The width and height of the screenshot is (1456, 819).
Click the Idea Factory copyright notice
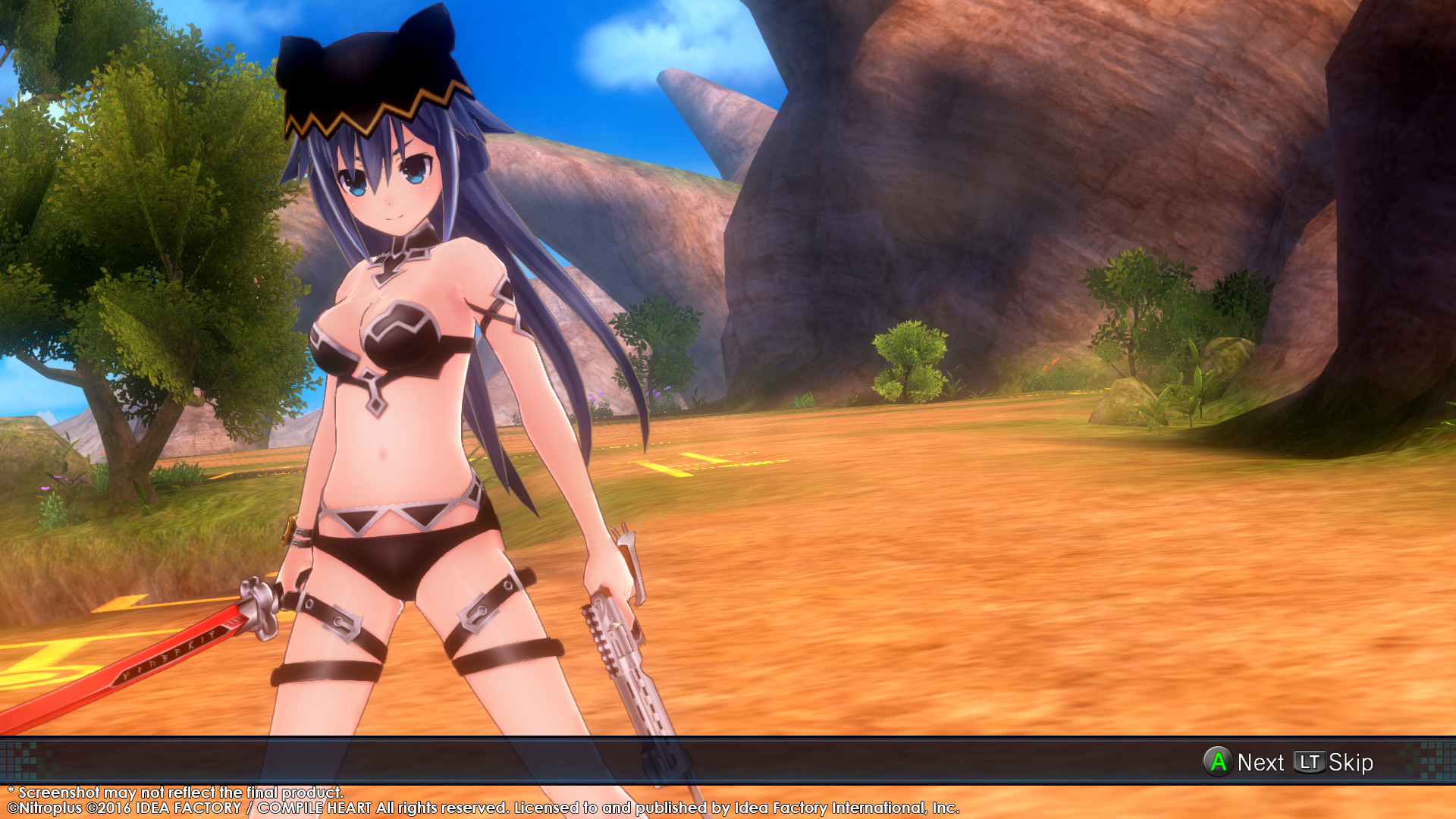click(x=485, y=808)
